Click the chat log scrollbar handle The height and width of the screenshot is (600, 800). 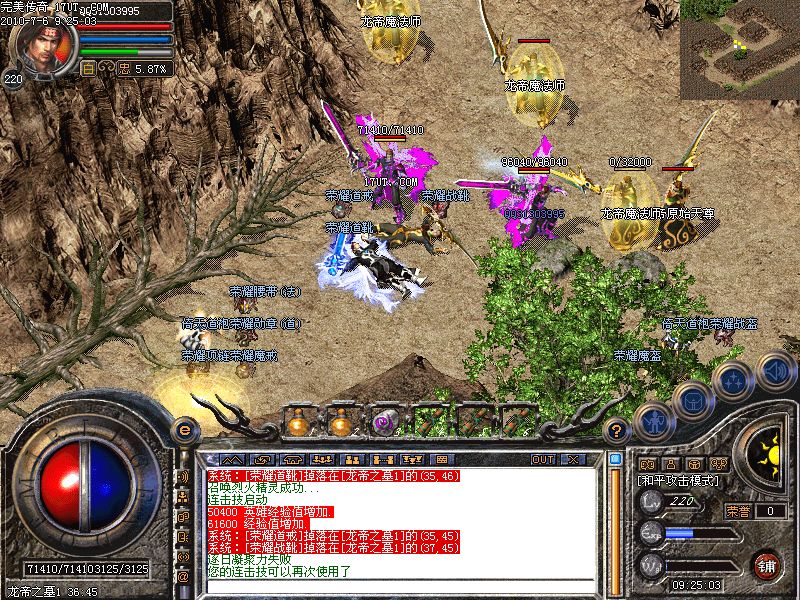(616, 461)
